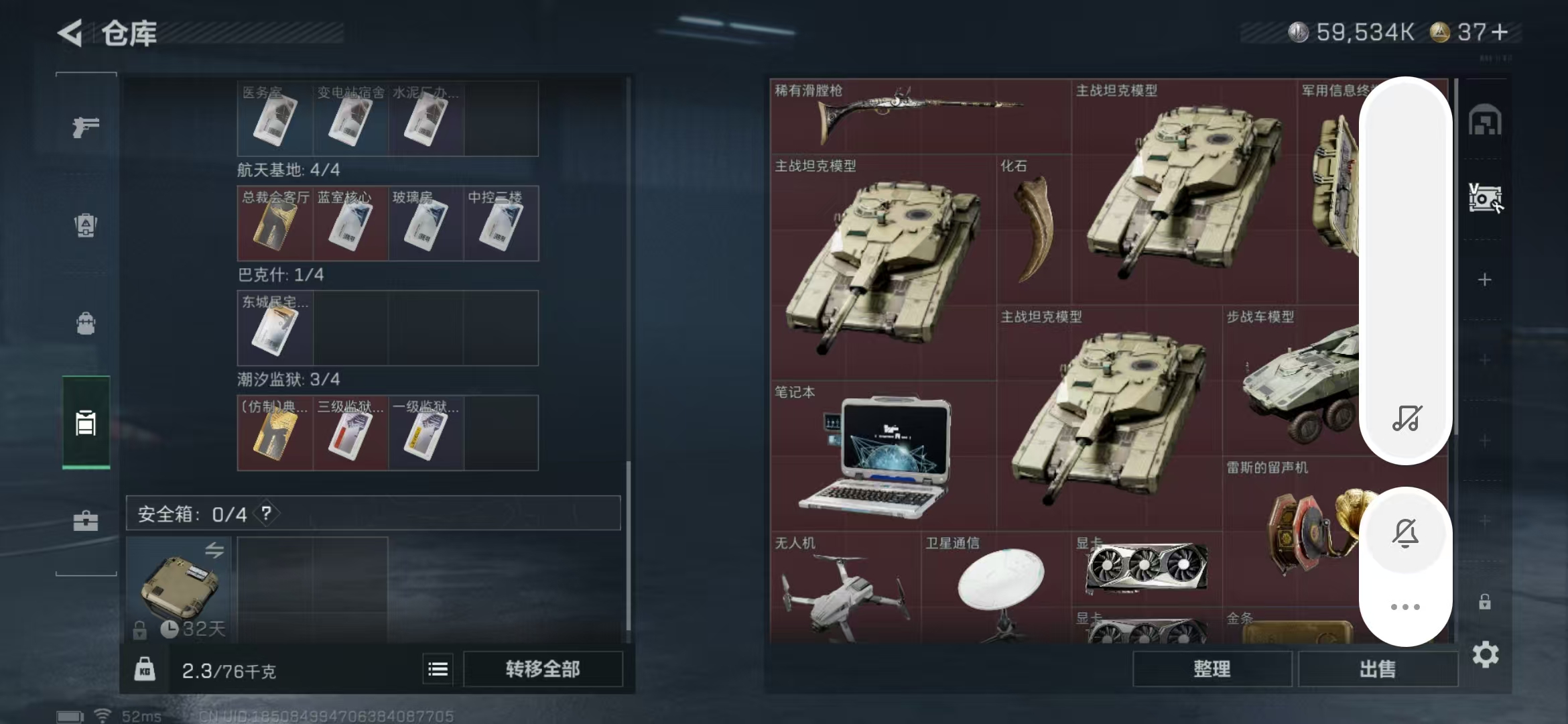This screenshot has height=724, width=1568.
Task: Open the 出售 sell option
Action: (1378, 669)
